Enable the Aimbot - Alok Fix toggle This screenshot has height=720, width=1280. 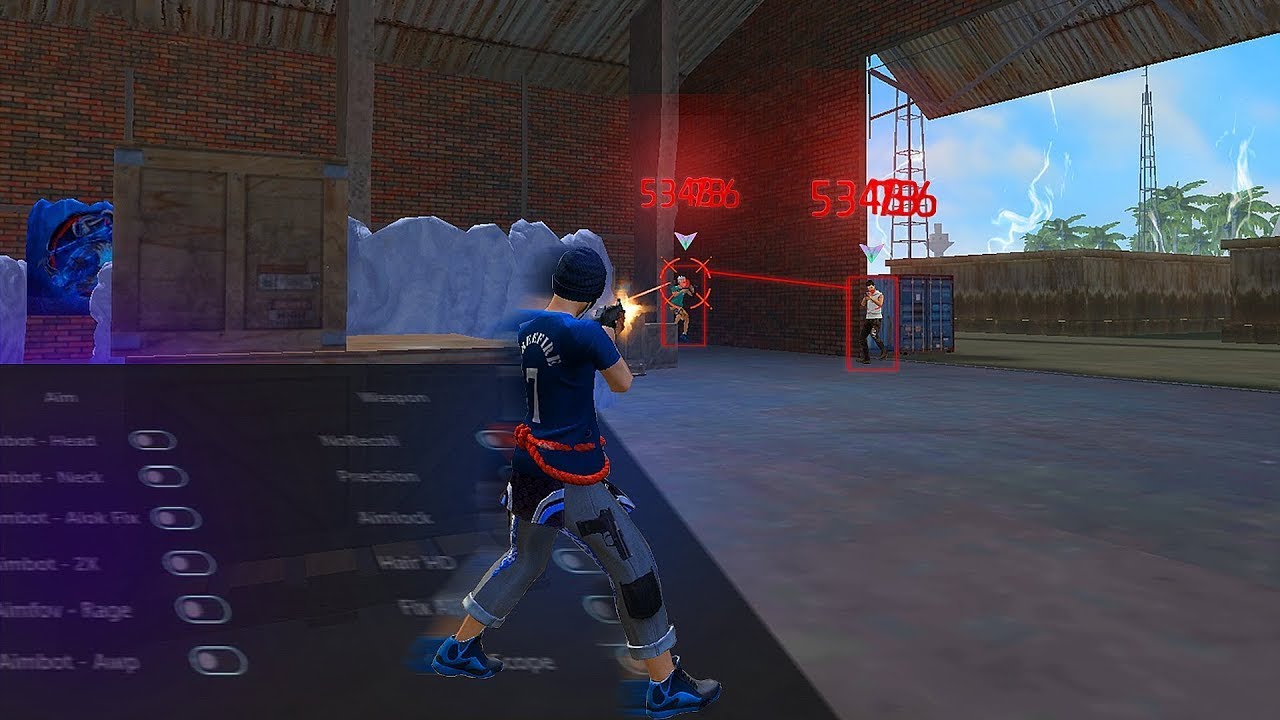pyautogui.click(x=175, y=518)
